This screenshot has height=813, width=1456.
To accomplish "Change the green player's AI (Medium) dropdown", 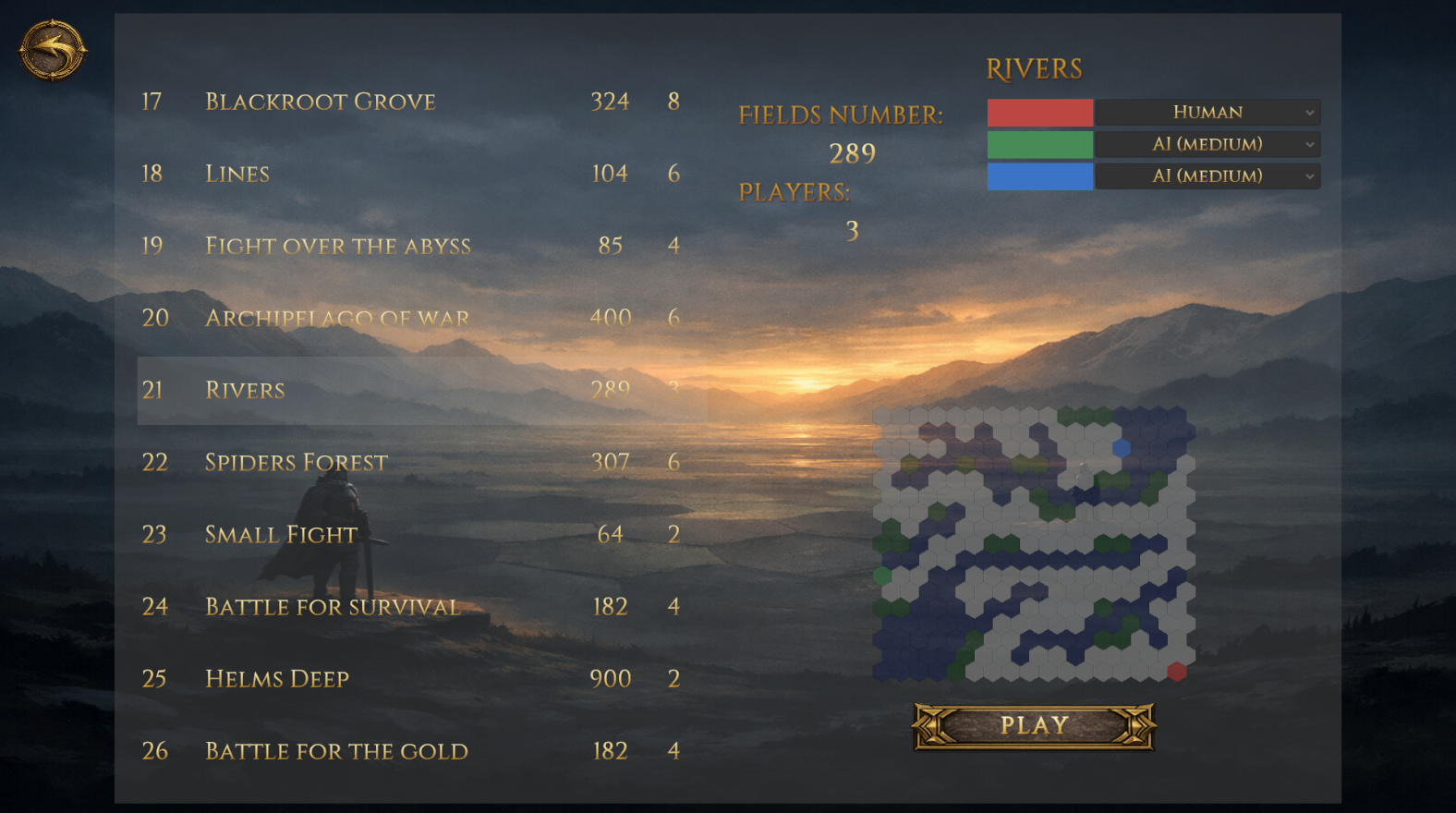I will point(1207,144).
